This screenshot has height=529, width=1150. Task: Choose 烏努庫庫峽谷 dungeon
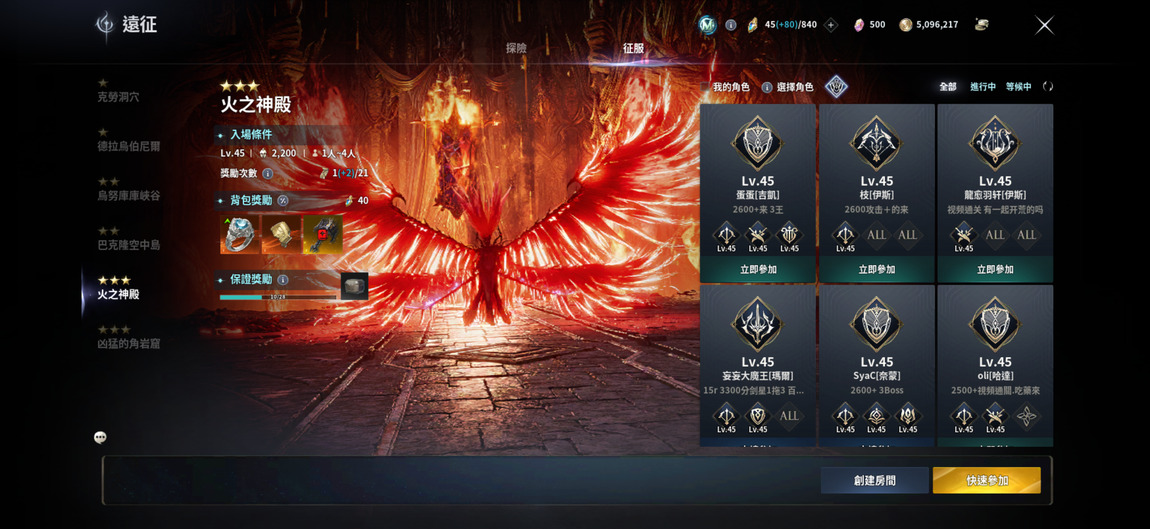point(128,195)
